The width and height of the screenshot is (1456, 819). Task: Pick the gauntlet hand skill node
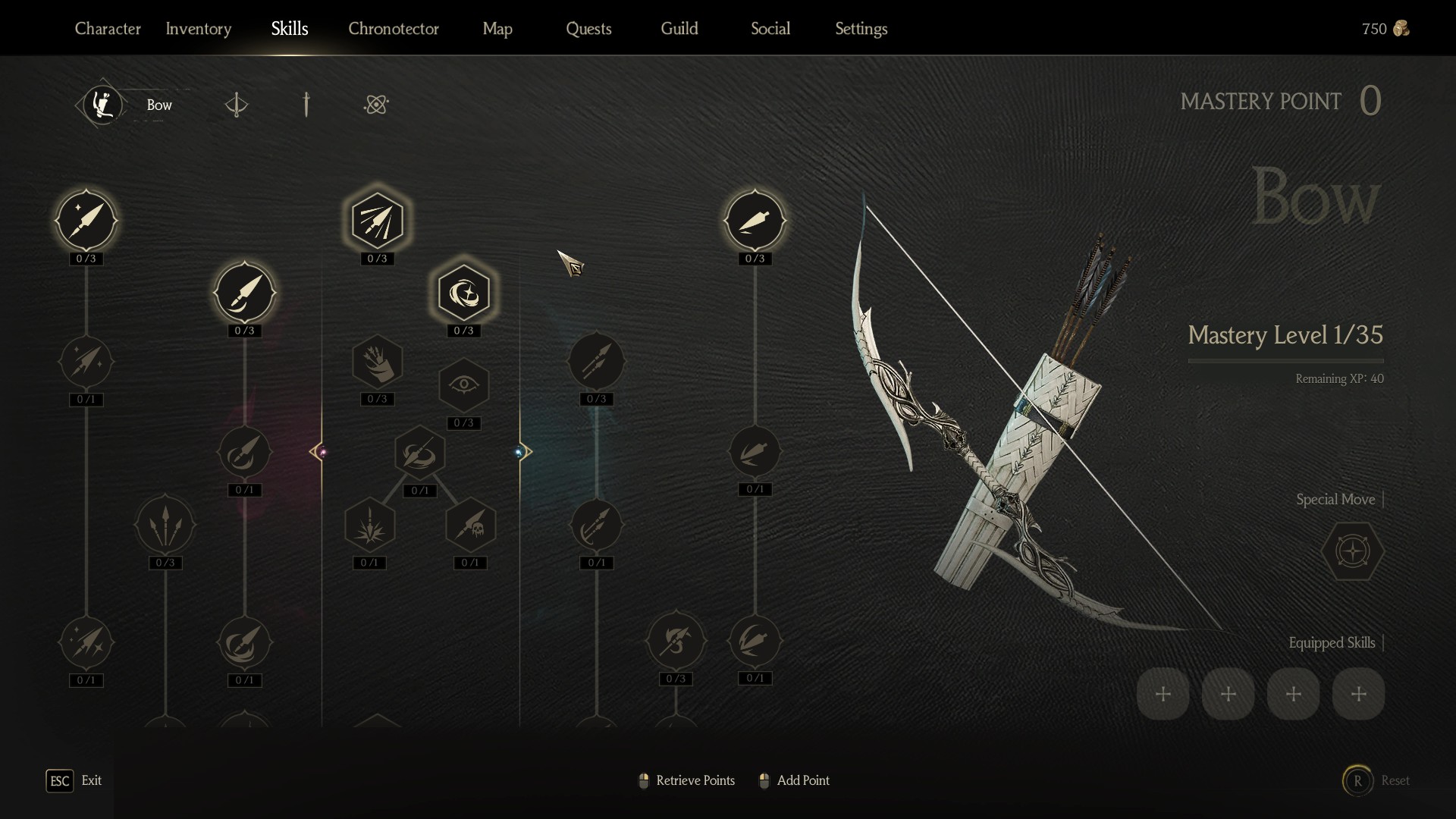click(377, 362)
